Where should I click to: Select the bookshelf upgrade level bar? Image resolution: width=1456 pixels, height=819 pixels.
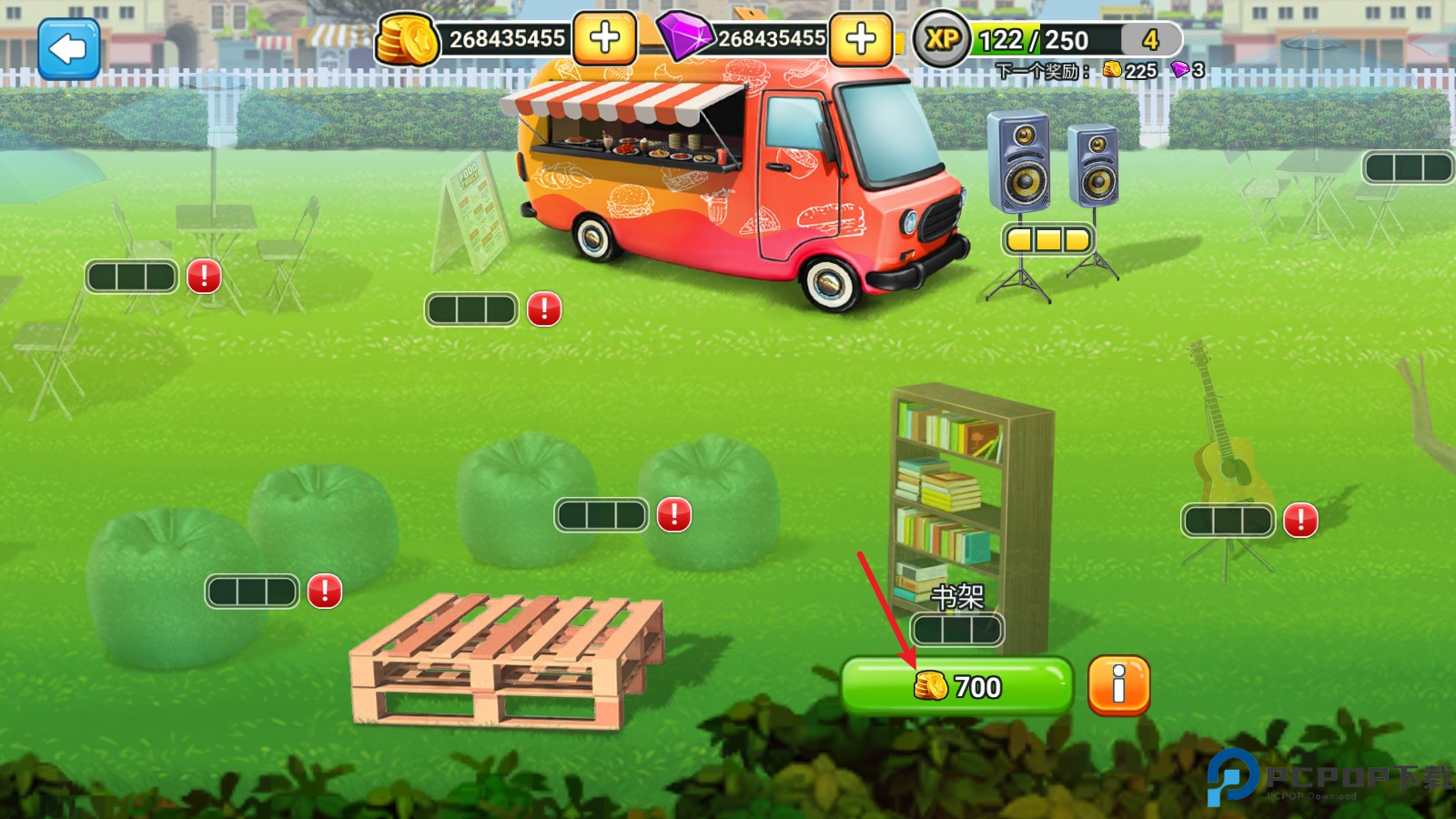957,630
